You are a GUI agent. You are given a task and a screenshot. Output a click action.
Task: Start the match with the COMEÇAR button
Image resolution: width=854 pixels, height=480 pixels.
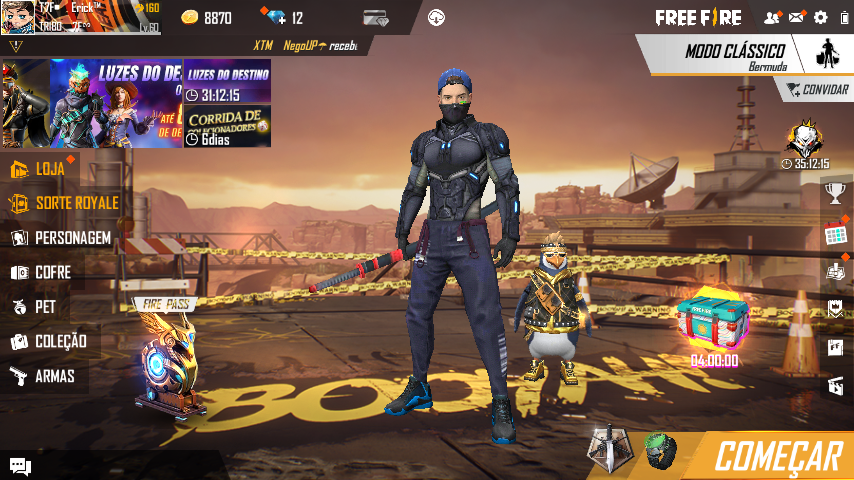point(775,456)
